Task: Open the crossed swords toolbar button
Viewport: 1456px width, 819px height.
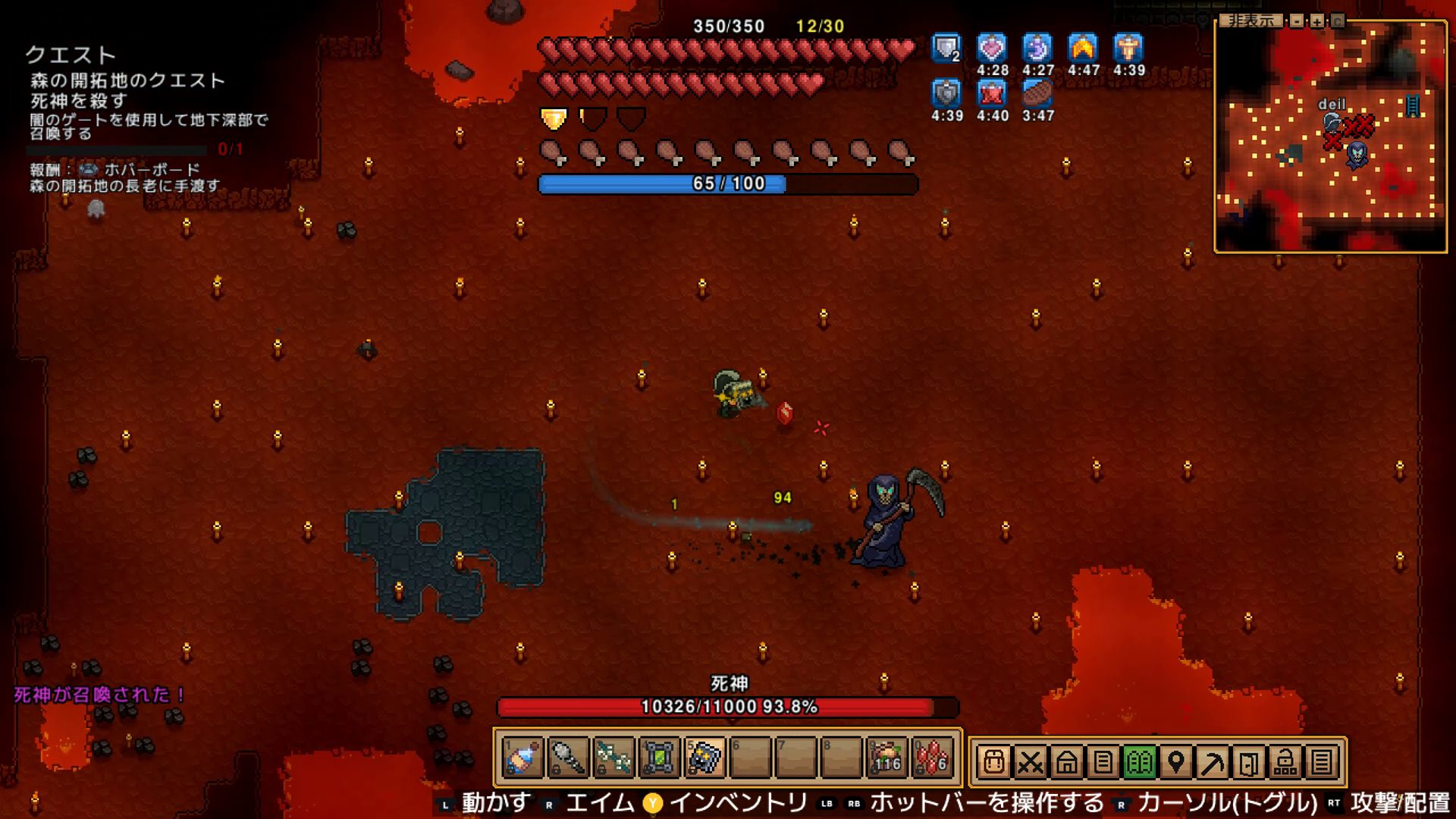Action: (1030, 761)
